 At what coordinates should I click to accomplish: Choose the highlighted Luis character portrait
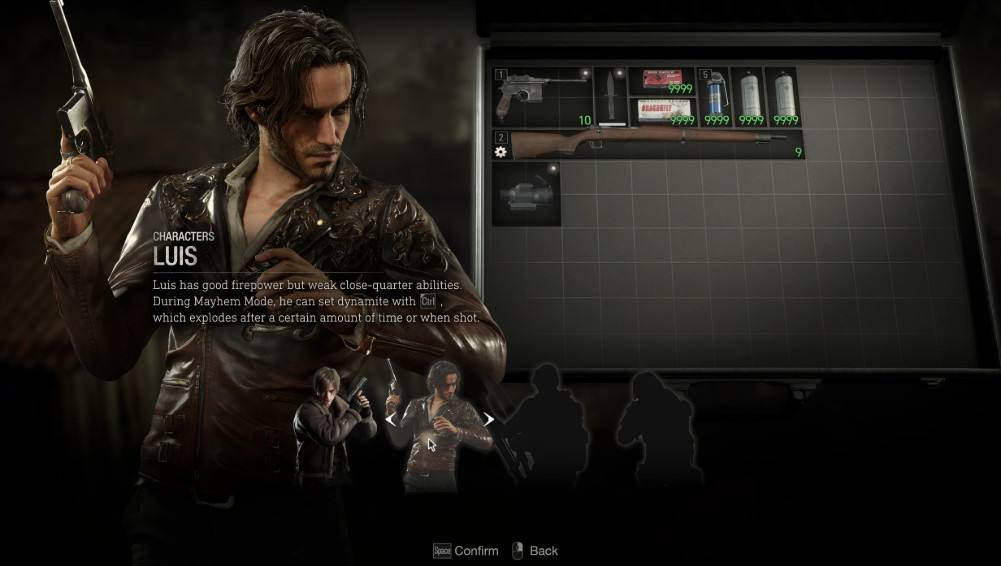440,425
